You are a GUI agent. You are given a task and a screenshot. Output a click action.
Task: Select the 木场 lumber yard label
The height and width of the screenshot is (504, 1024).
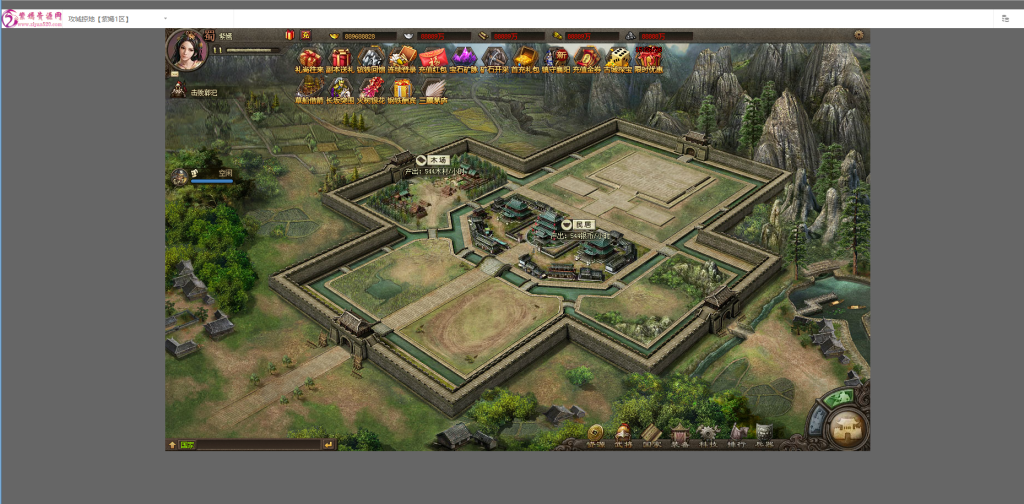438,160
